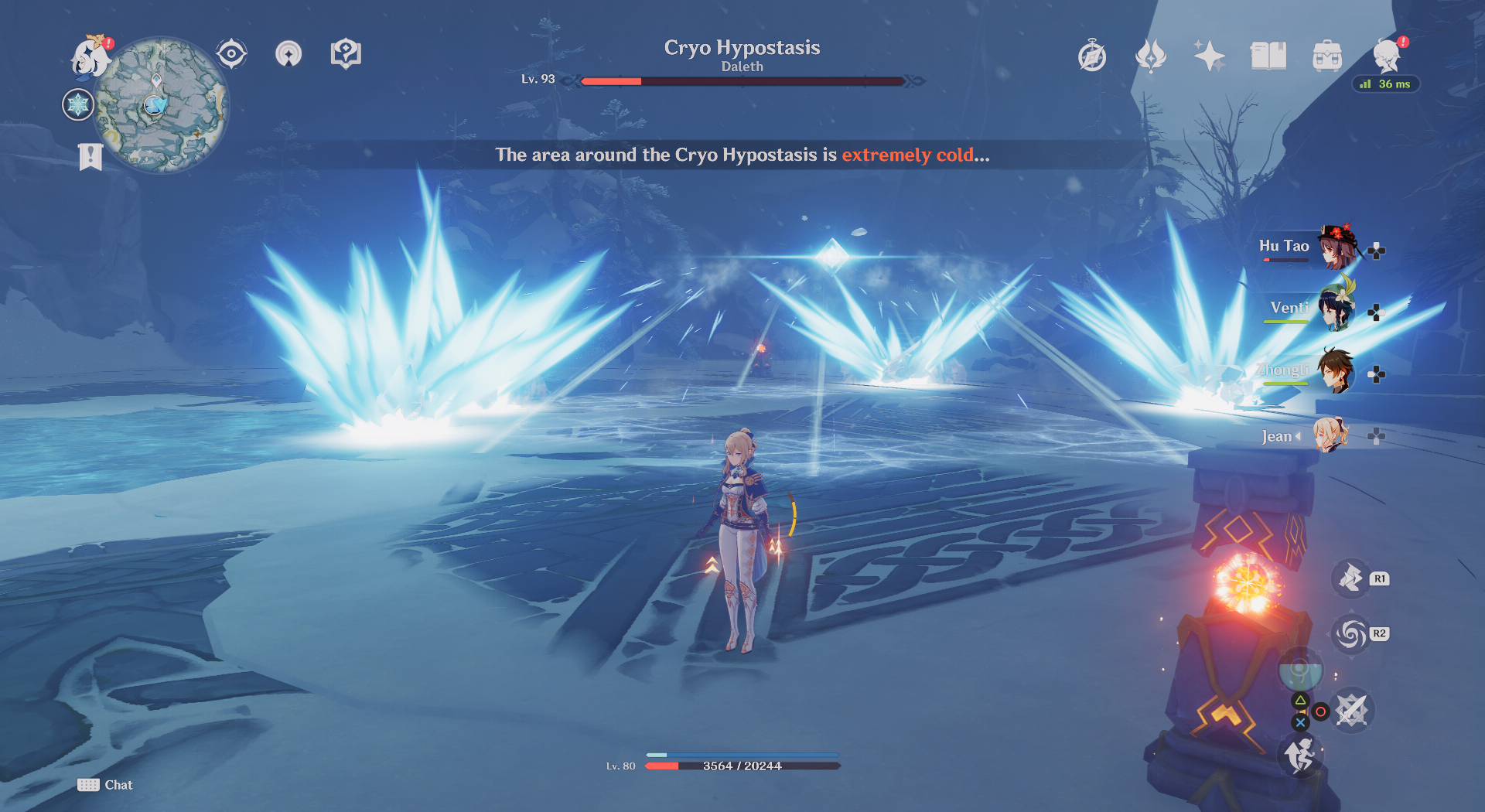Screen dimensions: 1485x812
Task: Open the tutorial help book icon
Action: point(346,53)
